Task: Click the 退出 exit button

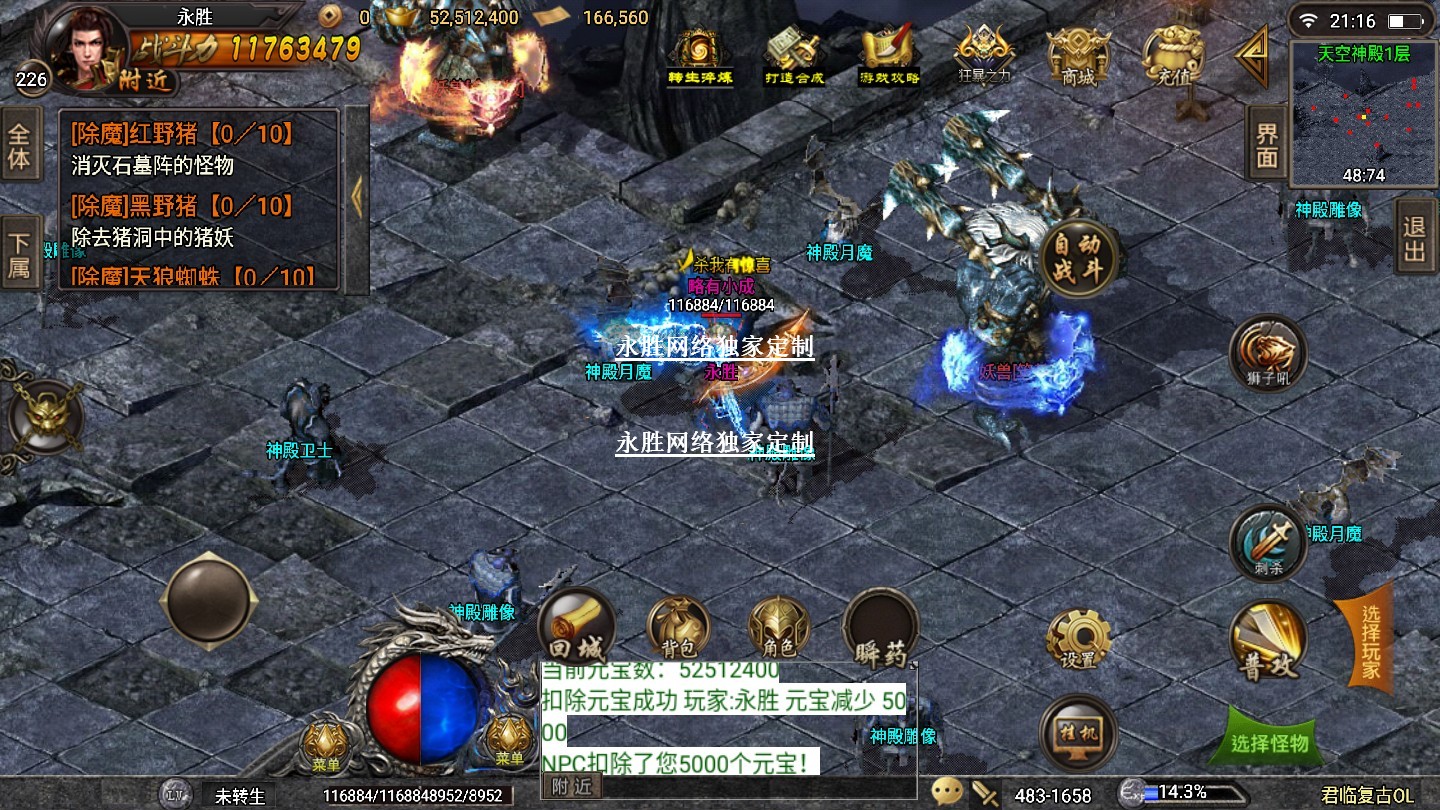Action: click(x=1414, y=237)
